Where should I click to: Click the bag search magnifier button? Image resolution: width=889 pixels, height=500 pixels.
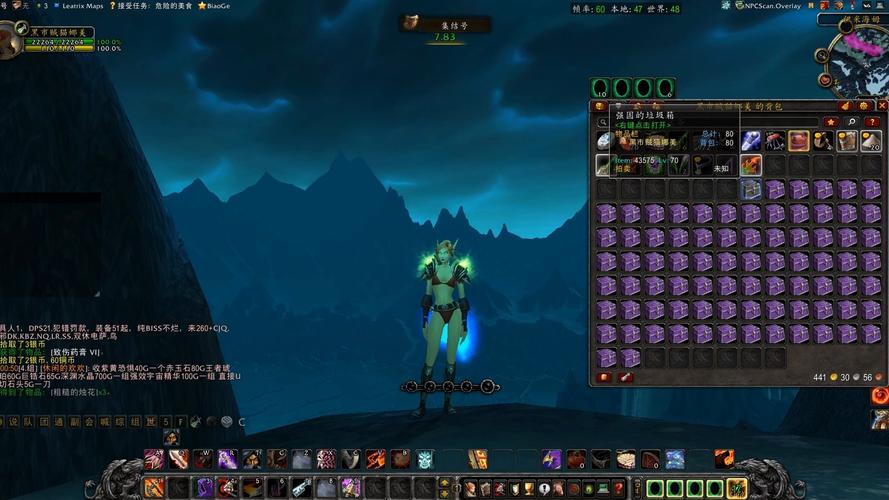851,122
